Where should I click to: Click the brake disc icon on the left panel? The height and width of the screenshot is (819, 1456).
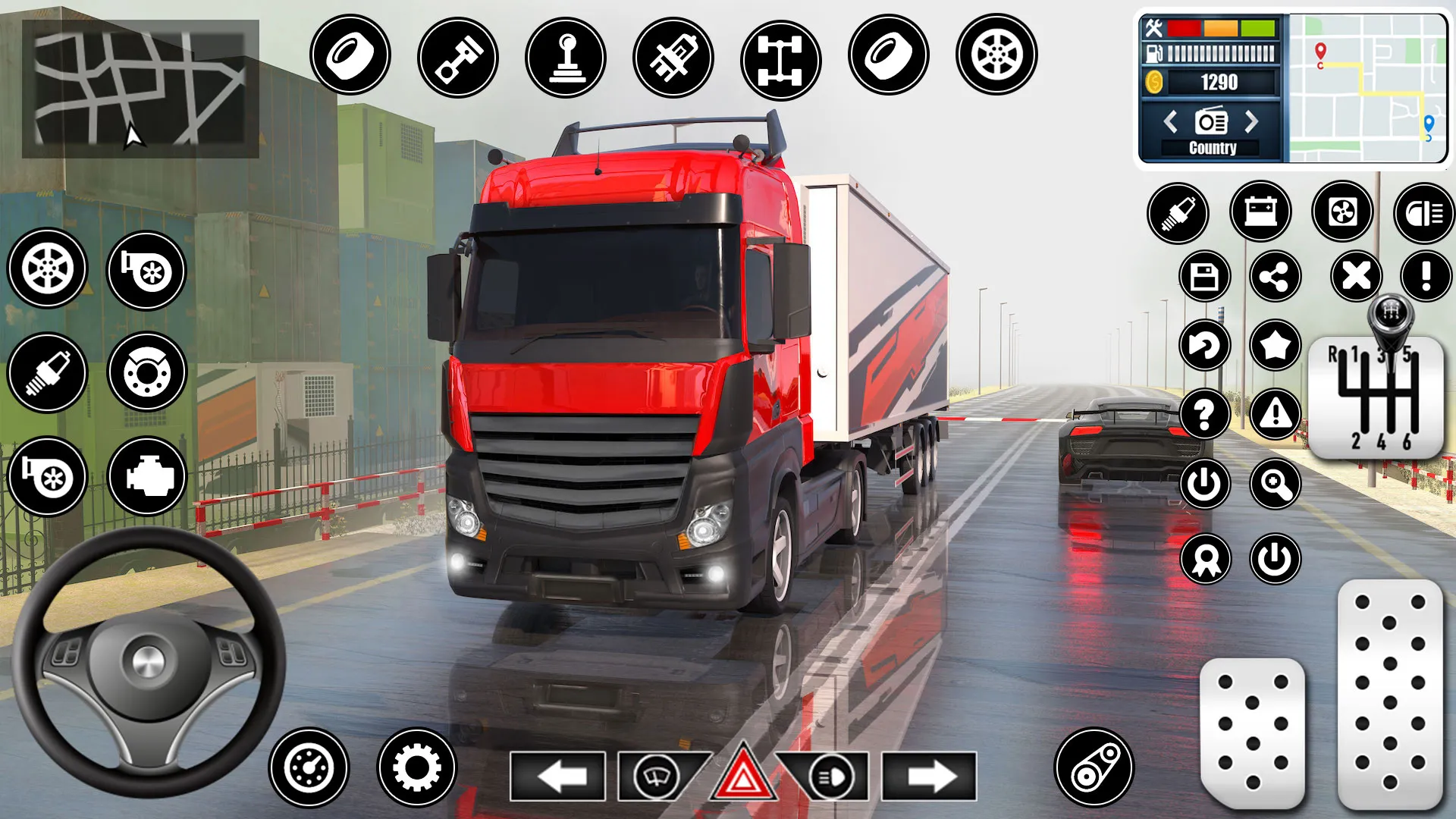tap(146, 372)
